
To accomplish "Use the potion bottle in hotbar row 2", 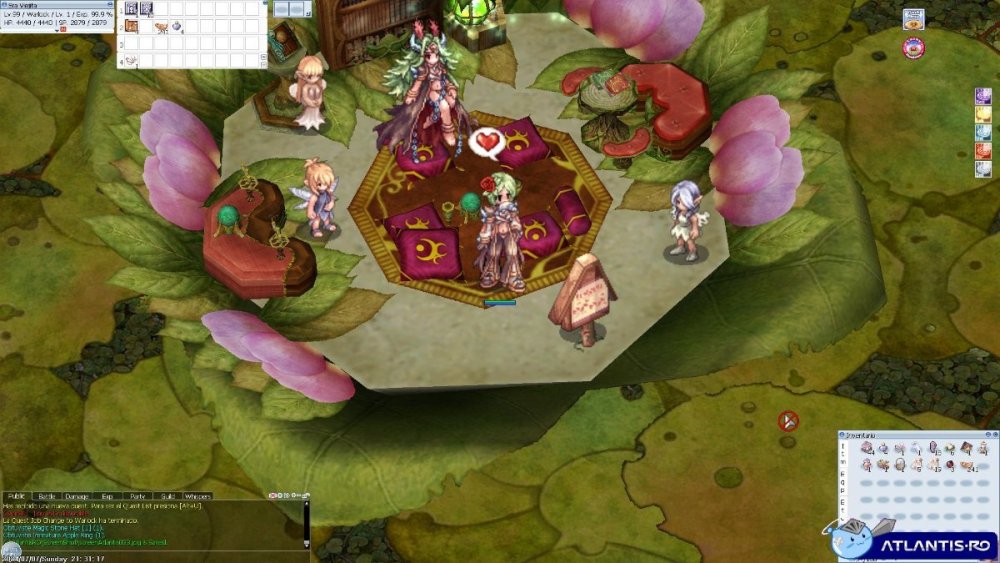I will 176,27.
